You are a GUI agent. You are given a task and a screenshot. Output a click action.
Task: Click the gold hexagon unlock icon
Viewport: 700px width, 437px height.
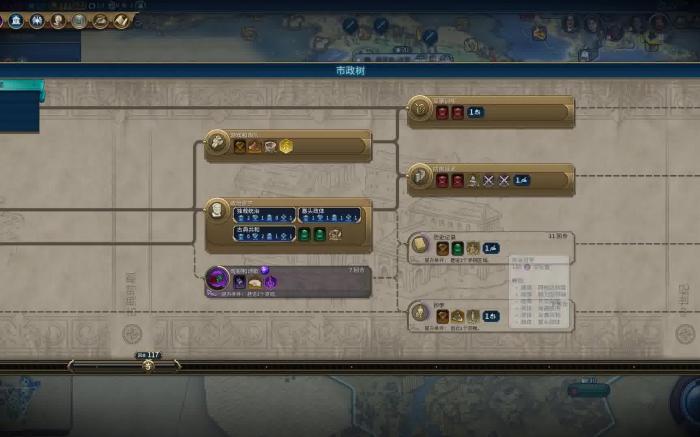click(x=286, y=146)
